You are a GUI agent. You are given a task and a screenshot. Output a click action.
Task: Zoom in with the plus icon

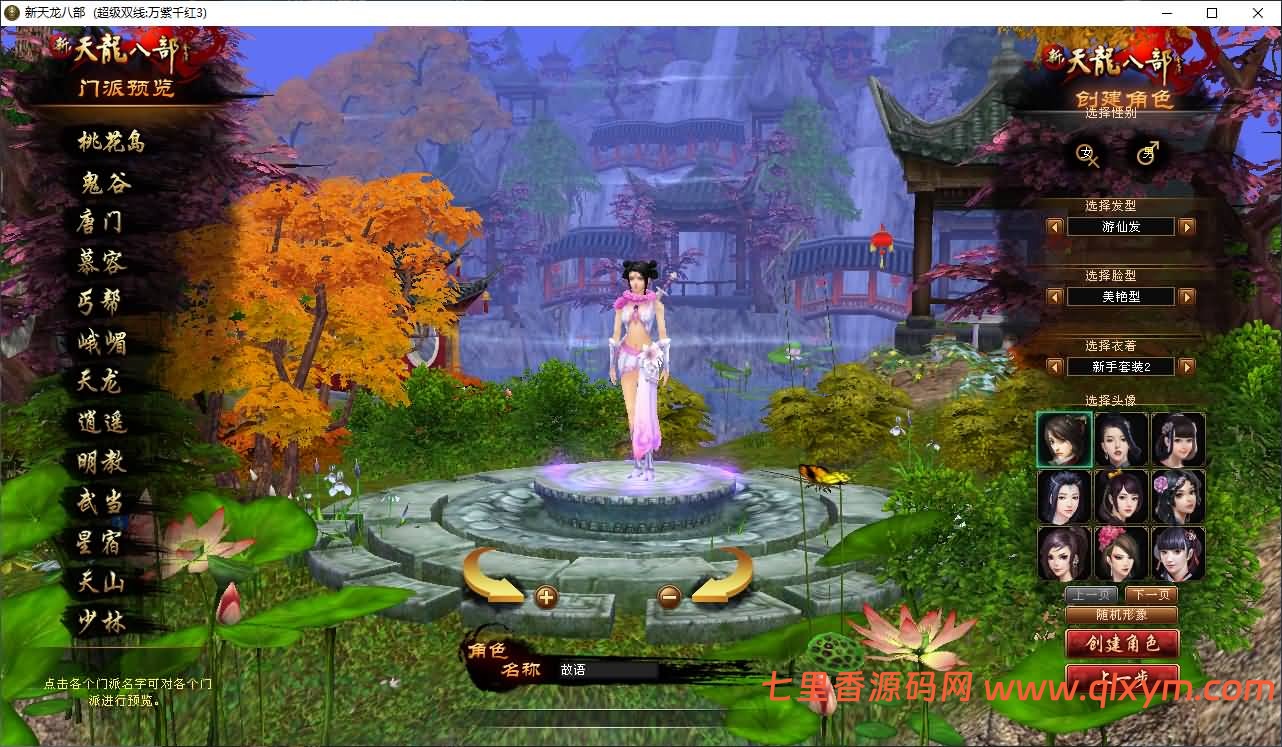tap(546, 596)
